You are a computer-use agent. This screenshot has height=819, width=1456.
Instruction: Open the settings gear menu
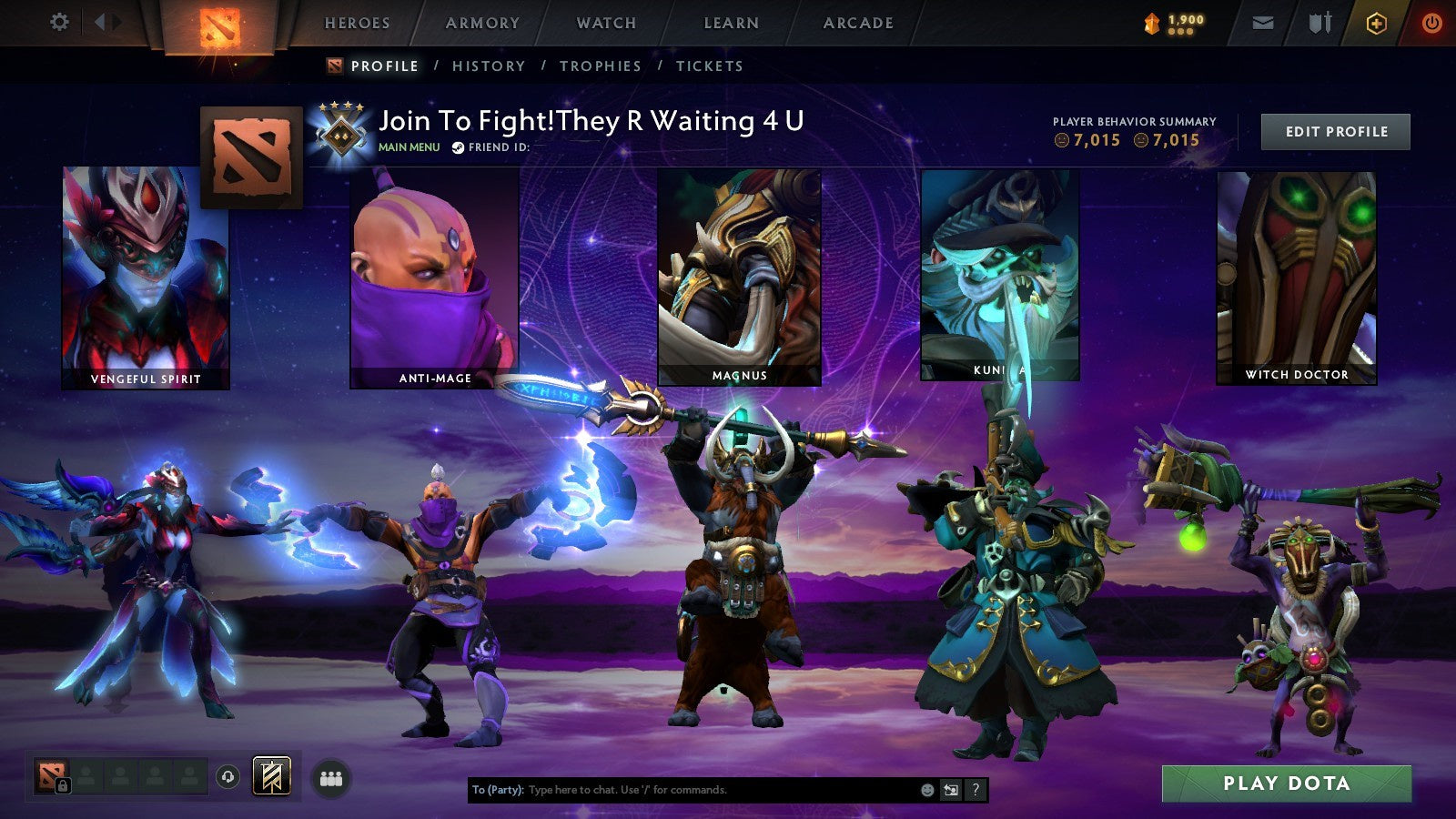point(60,22)
